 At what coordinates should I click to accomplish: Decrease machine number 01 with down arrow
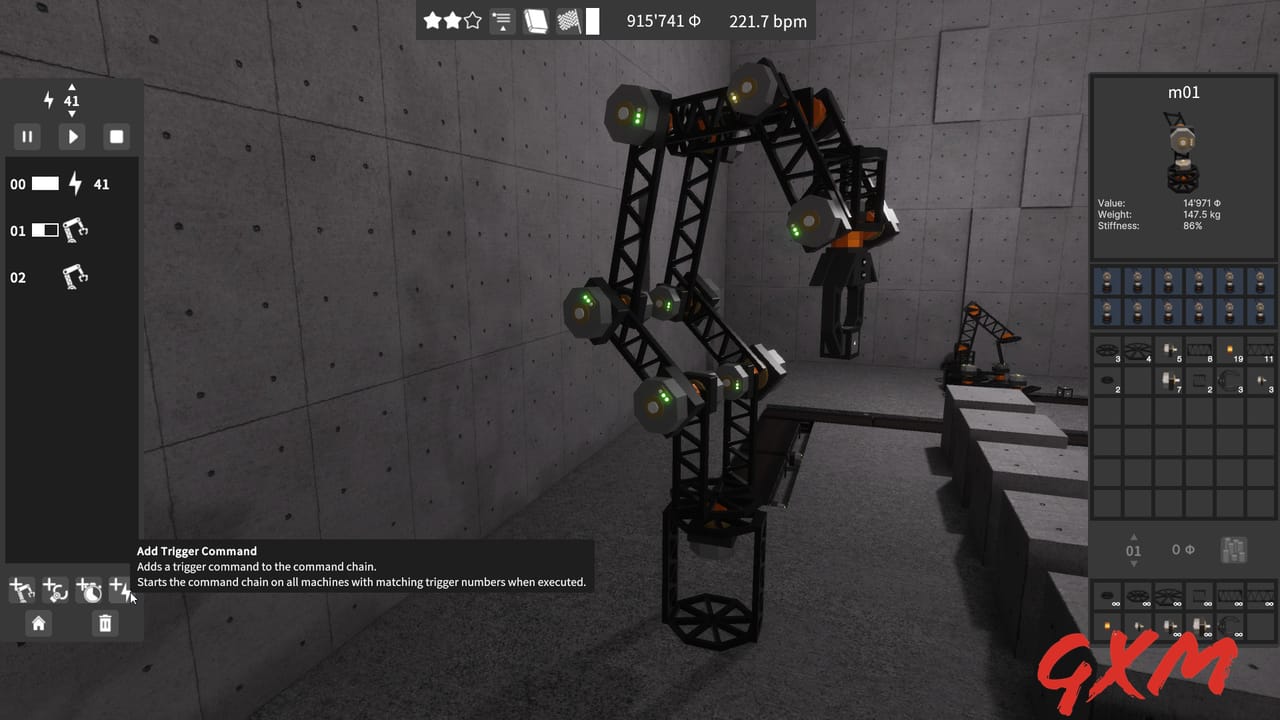click(1134, 565)
